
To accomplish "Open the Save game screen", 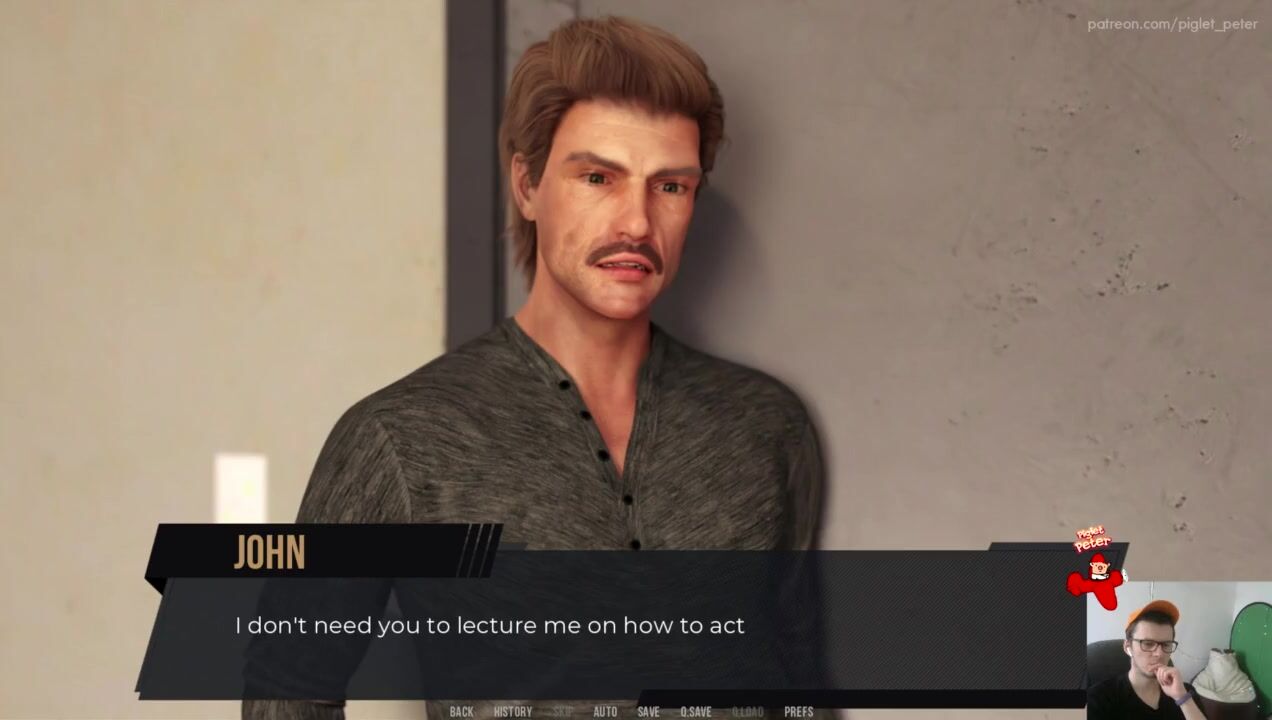I will click(648, 712).
